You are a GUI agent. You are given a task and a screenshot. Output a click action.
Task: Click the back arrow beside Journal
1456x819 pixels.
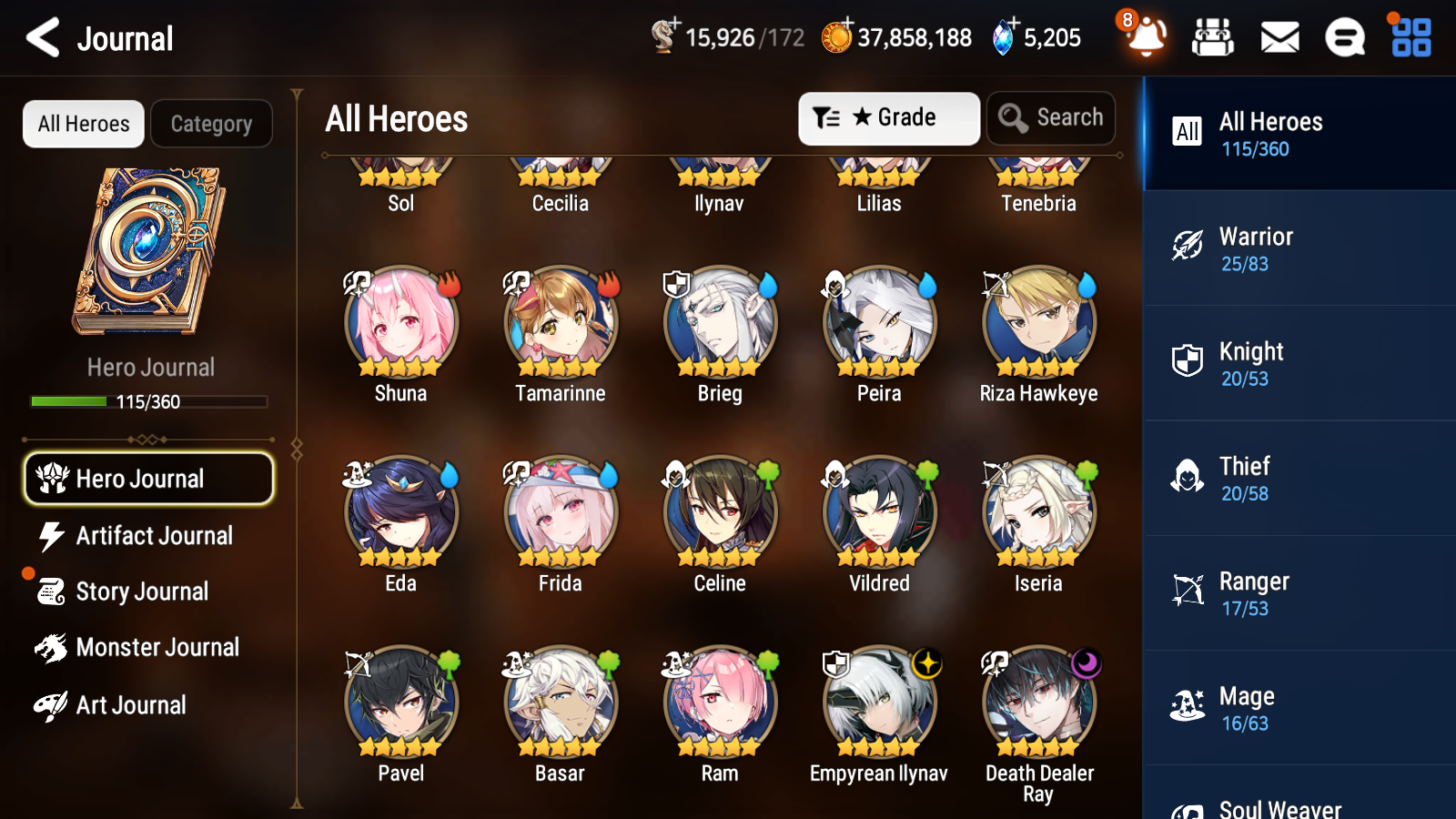tap(40, 38)
